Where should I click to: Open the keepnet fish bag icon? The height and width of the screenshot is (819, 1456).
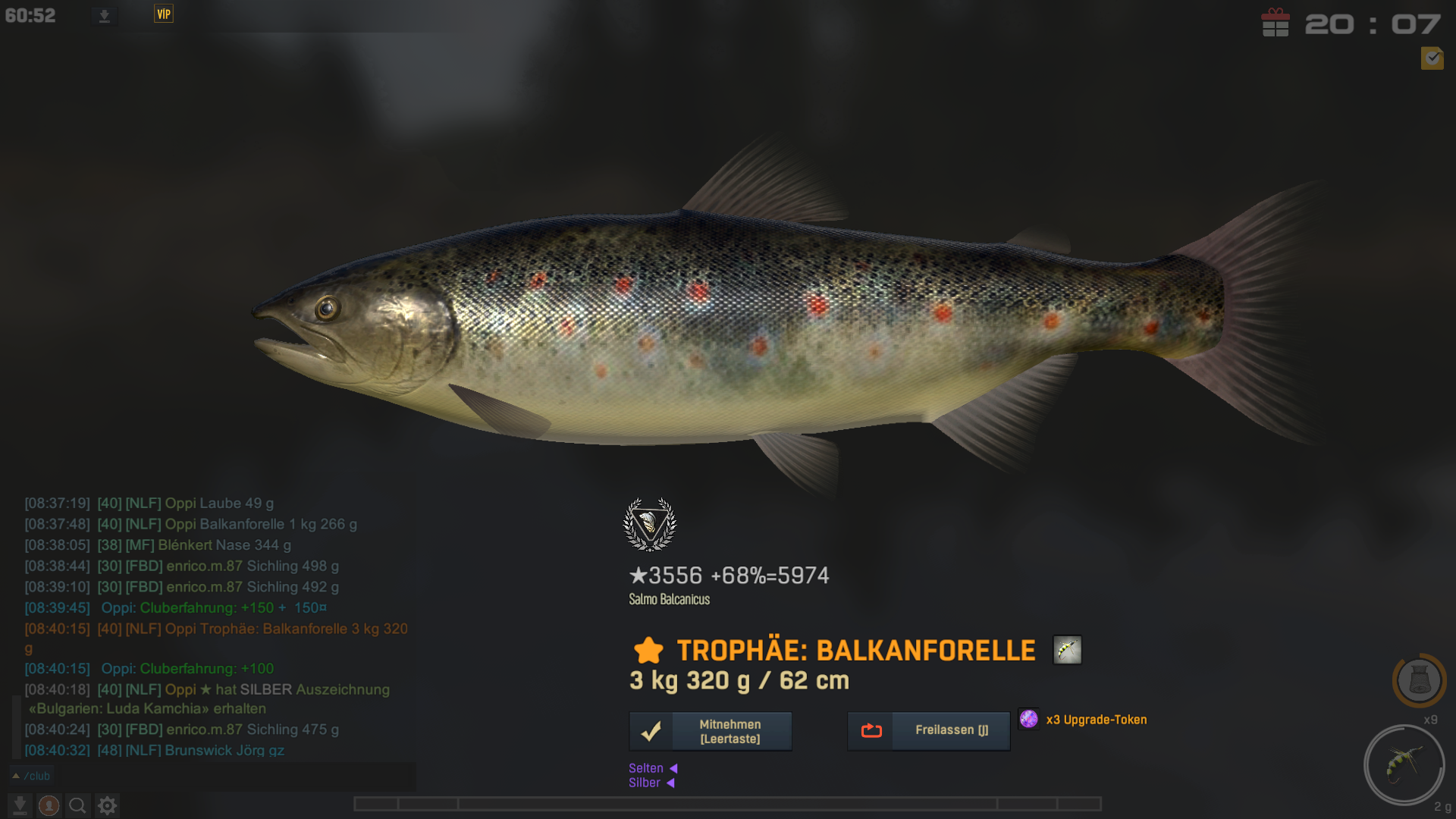pyautogui.click(x=1419, y=679)
